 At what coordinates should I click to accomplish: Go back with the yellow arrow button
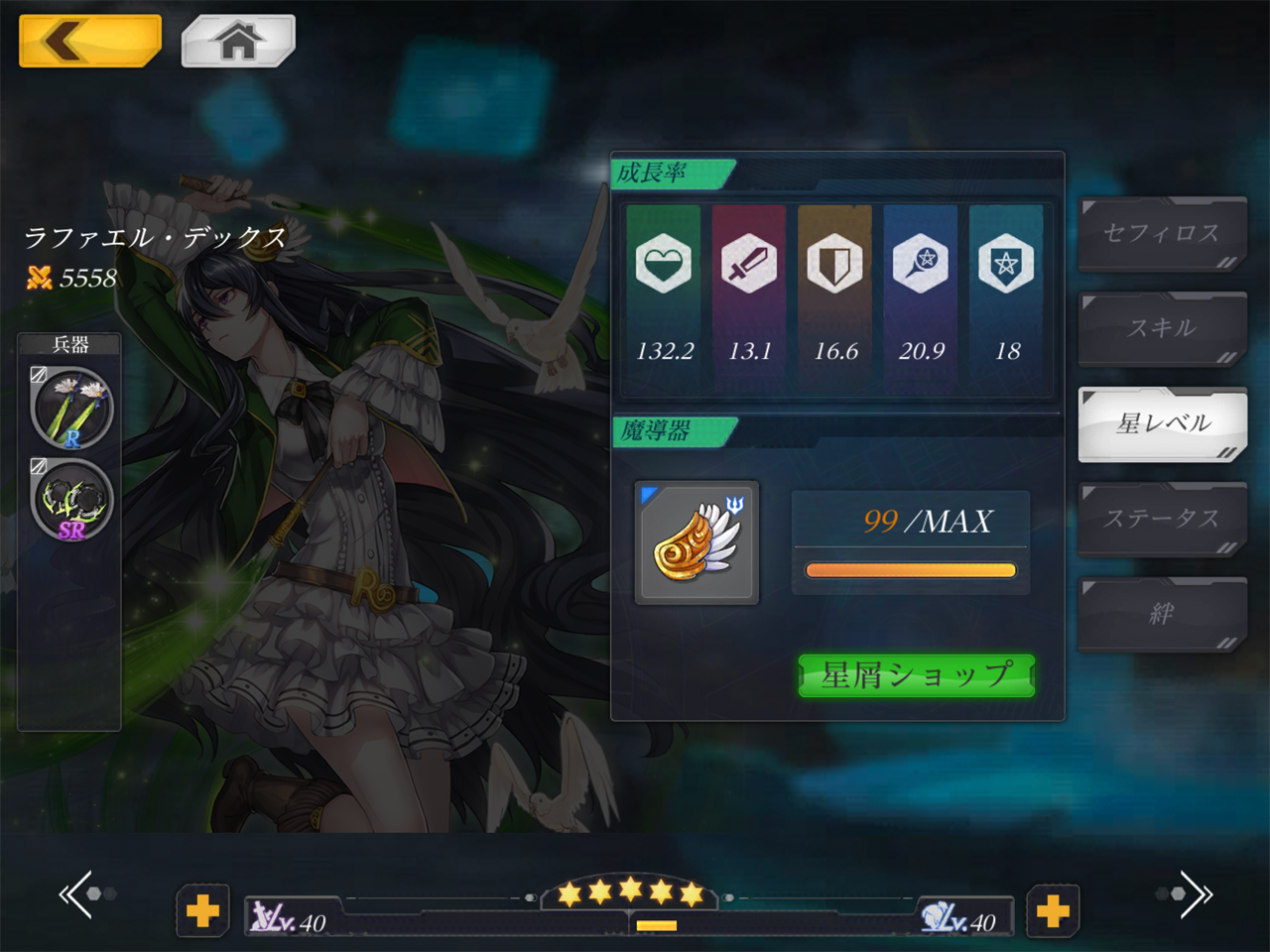89,42
